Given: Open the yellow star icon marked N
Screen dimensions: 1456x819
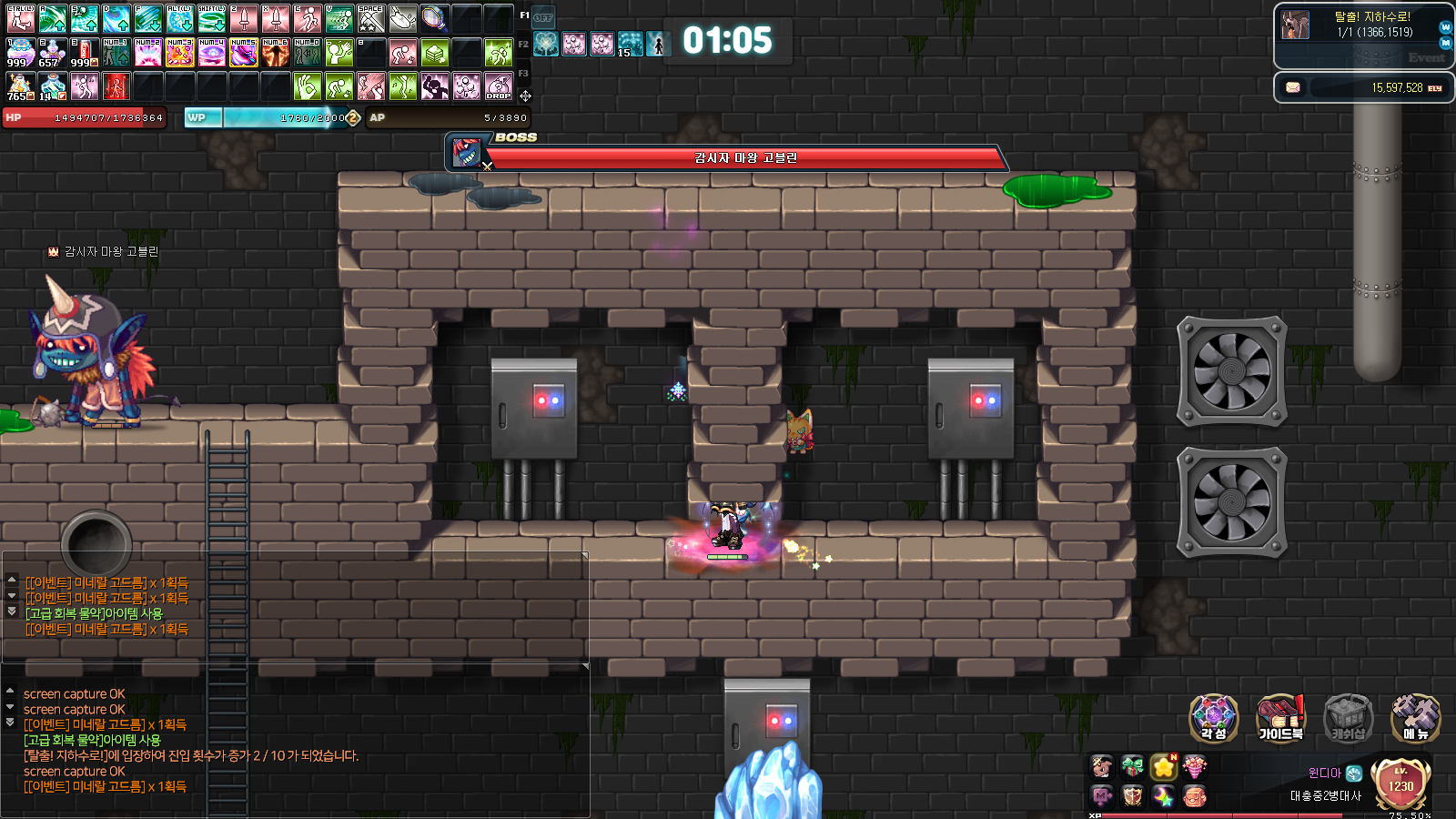Looking at the screenshot, I should 1164,767.
